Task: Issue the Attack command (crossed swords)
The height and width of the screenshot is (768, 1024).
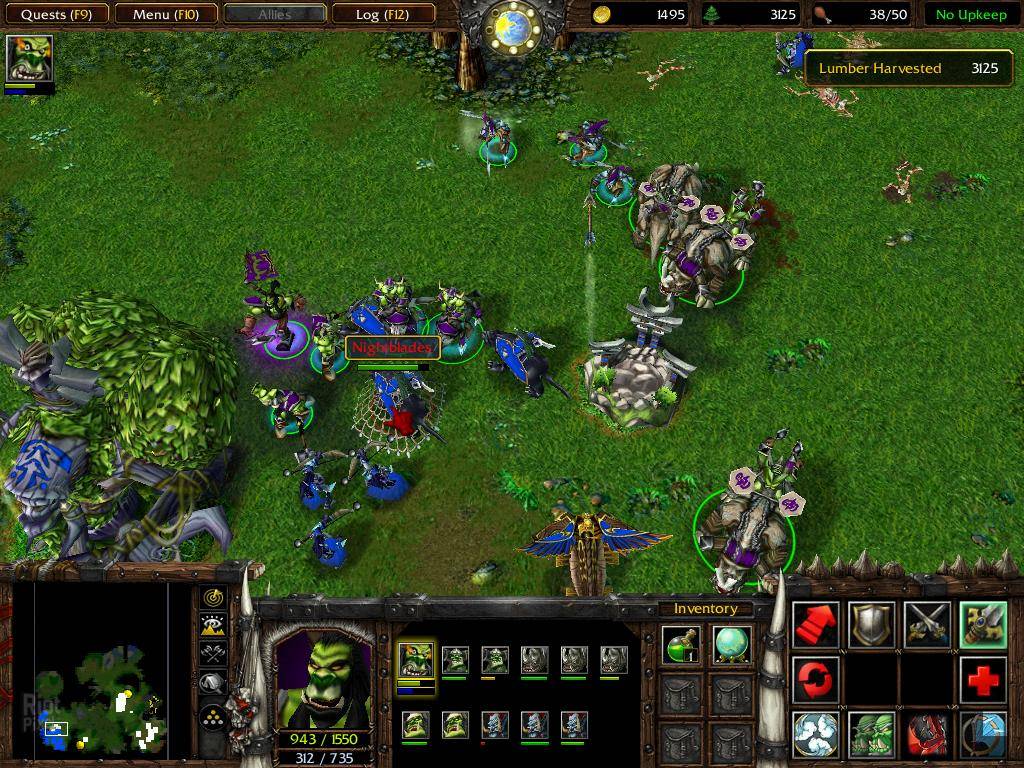Action: (927, 624)
